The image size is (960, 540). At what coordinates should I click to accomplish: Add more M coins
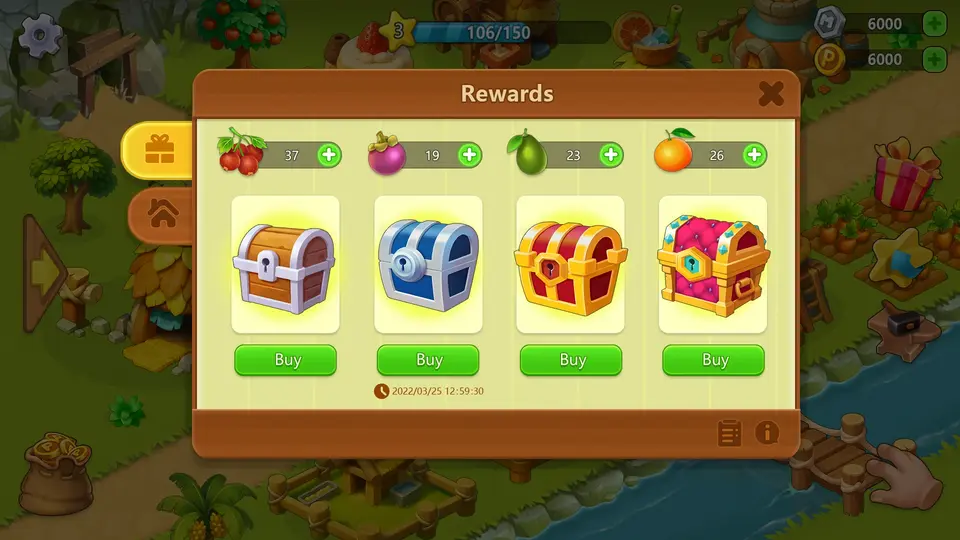pyautogui.click(x=933, y=24)
